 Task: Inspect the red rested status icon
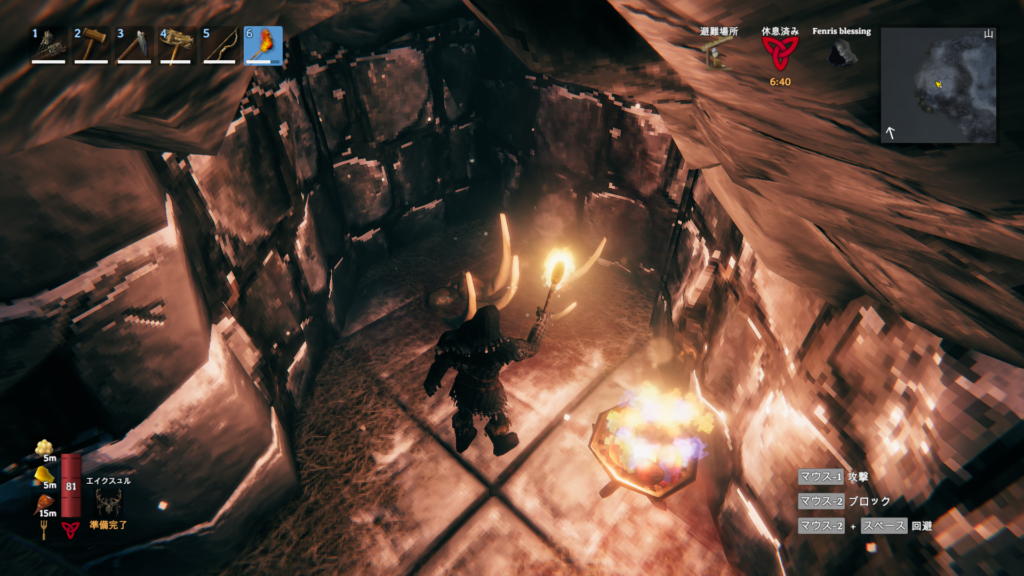coord(779,54)
